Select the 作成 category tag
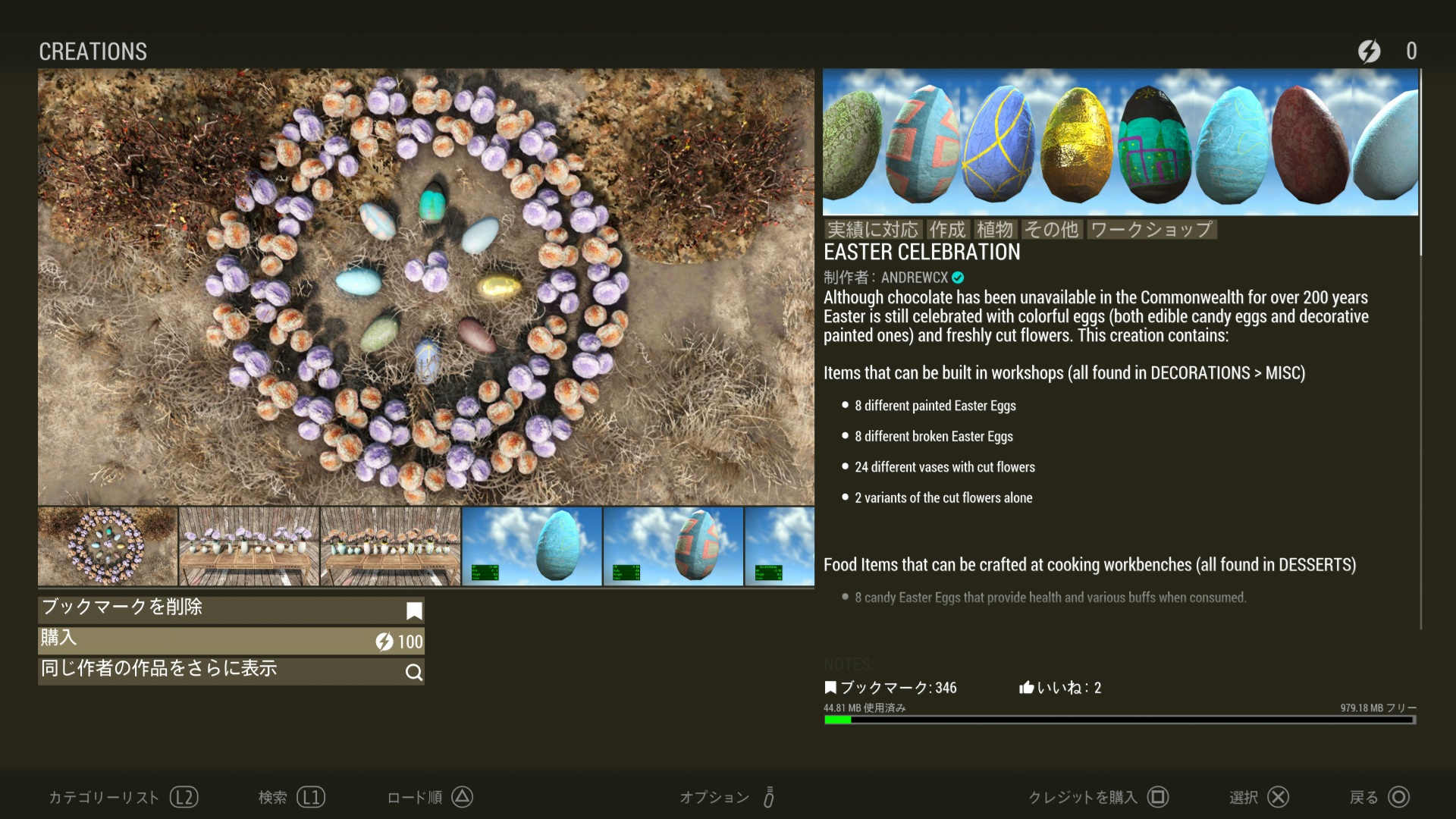The image size is (1456, 819). coord(947,229)
